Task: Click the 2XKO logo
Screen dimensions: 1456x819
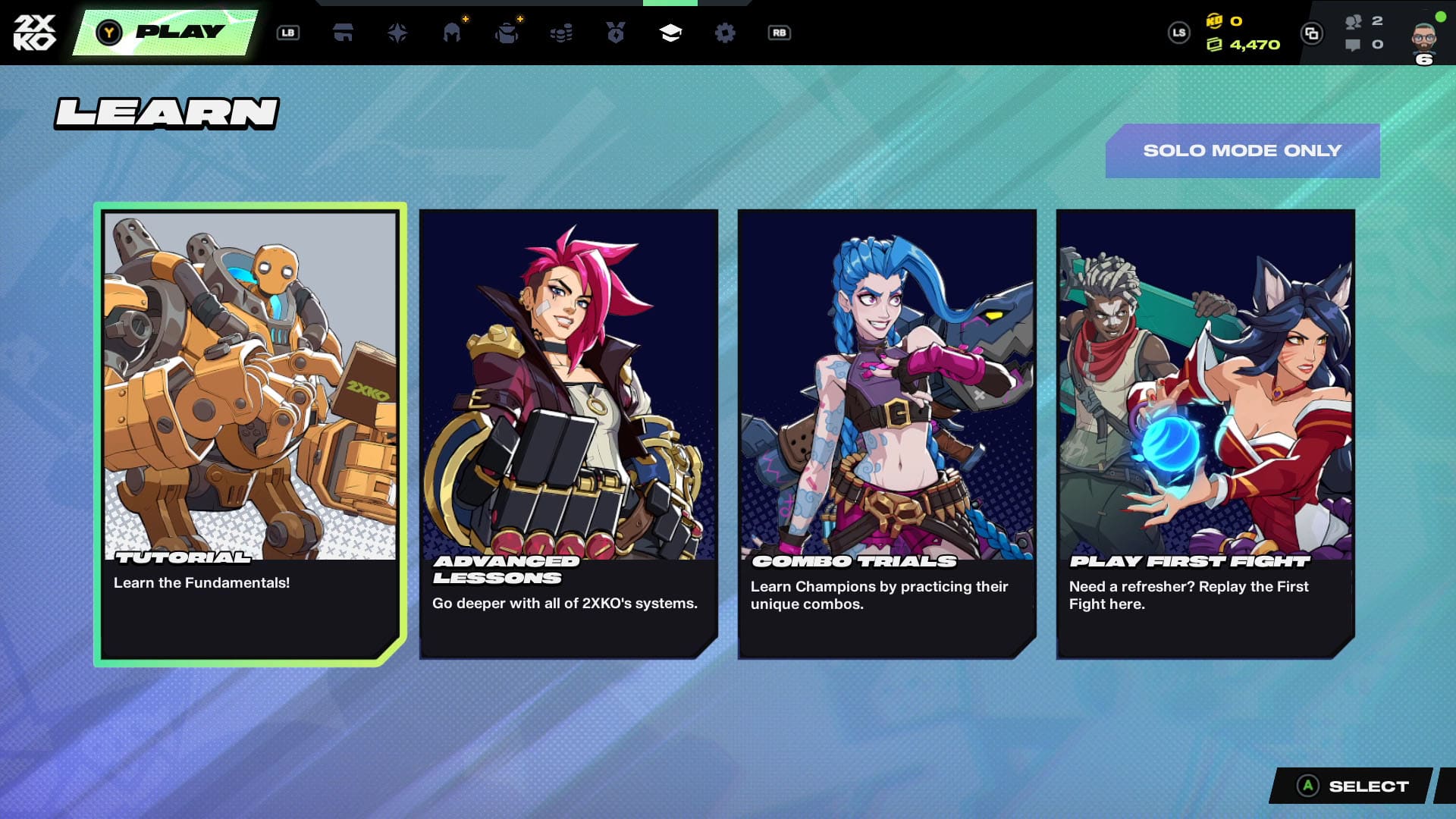Action: pos(35,33)
